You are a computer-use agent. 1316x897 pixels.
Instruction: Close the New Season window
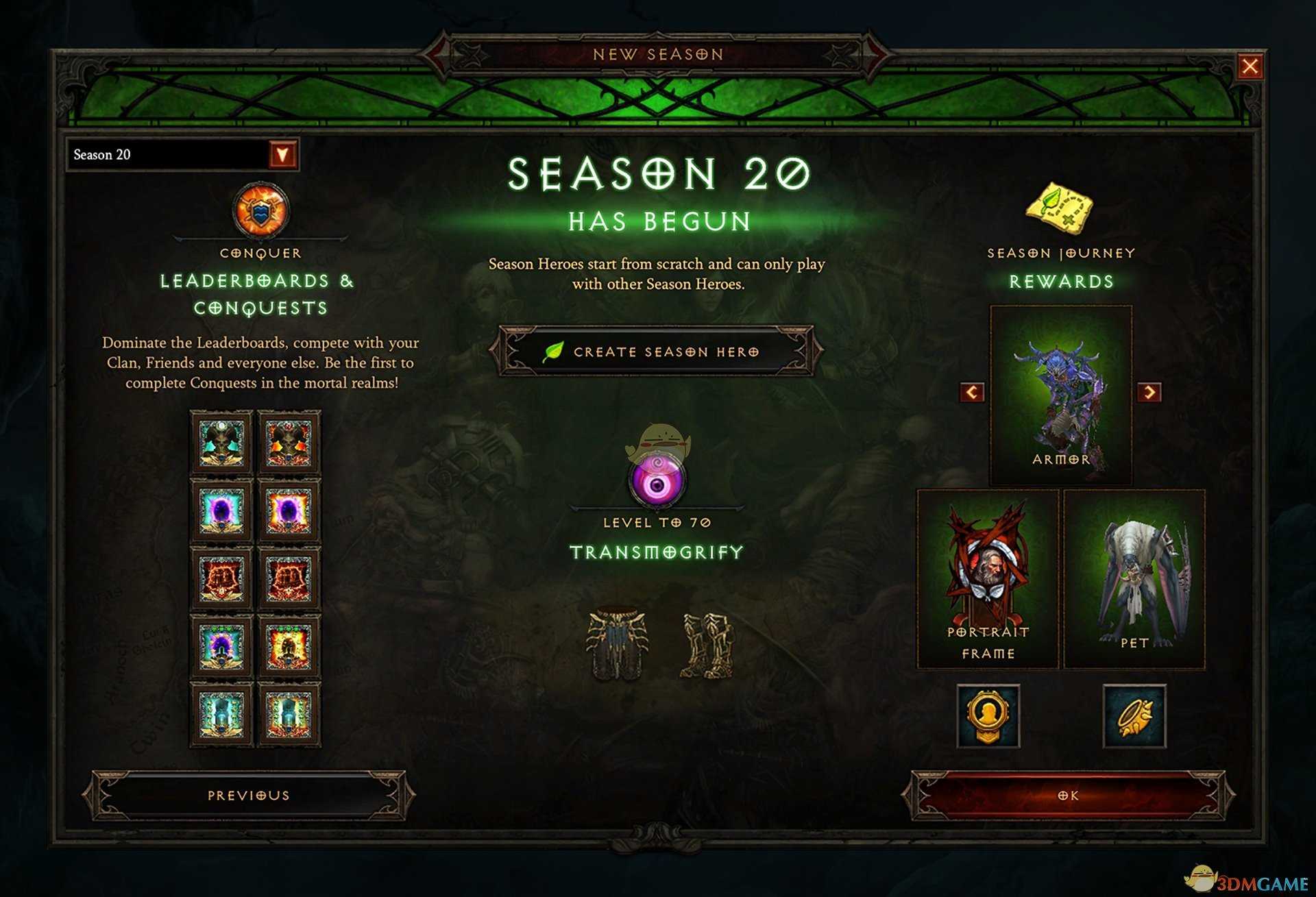click(x=1250, y=66)
